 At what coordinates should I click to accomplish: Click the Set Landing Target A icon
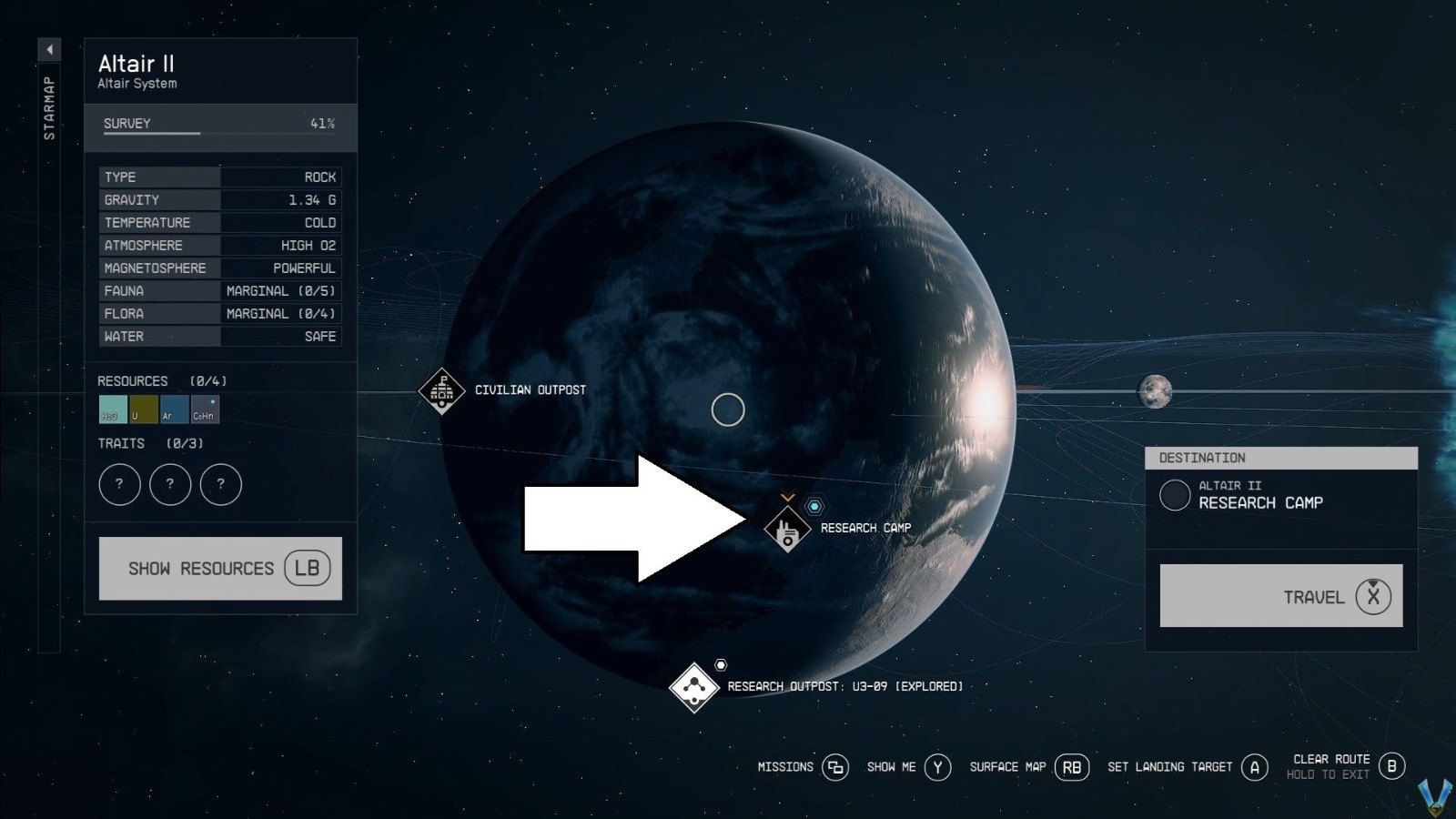[1256, 767]
